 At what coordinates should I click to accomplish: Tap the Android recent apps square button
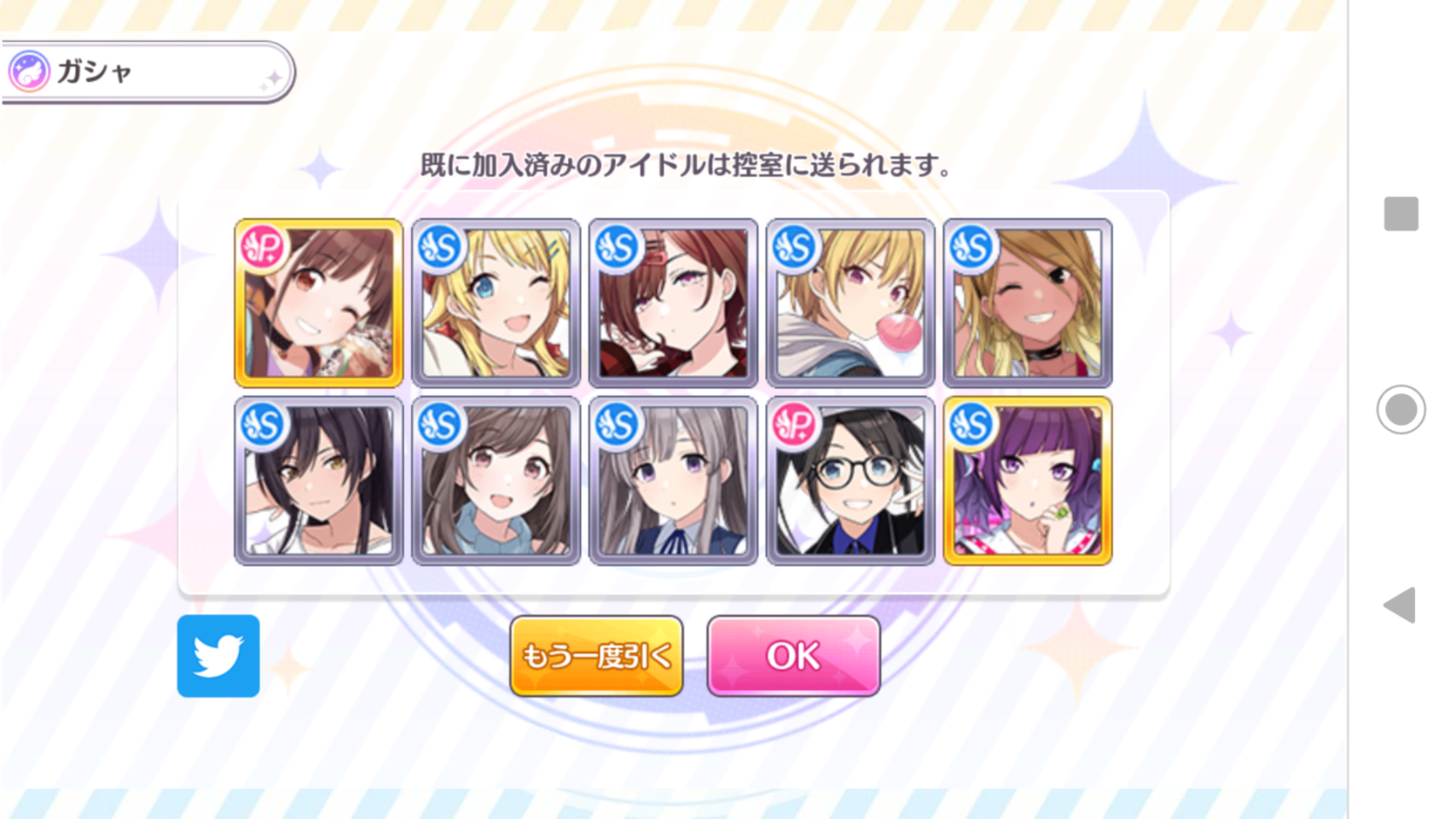(1401, 213)
